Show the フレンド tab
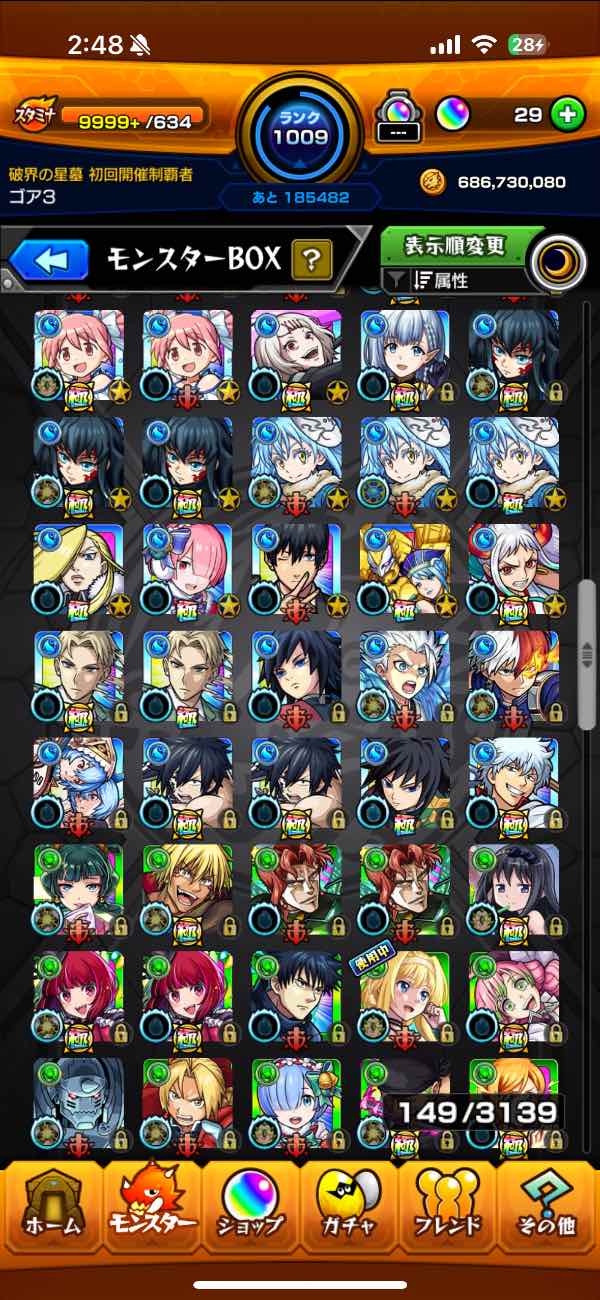Screen dimensions: 600x1300 (449, 1210)
